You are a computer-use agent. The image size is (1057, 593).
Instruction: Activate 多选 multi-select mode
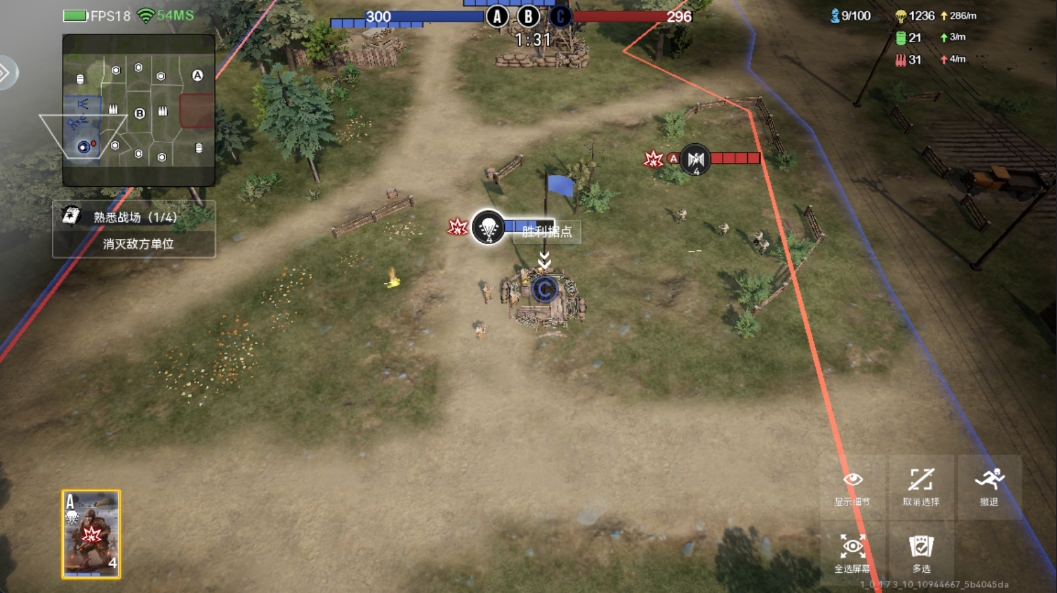[x=921, y=553]
